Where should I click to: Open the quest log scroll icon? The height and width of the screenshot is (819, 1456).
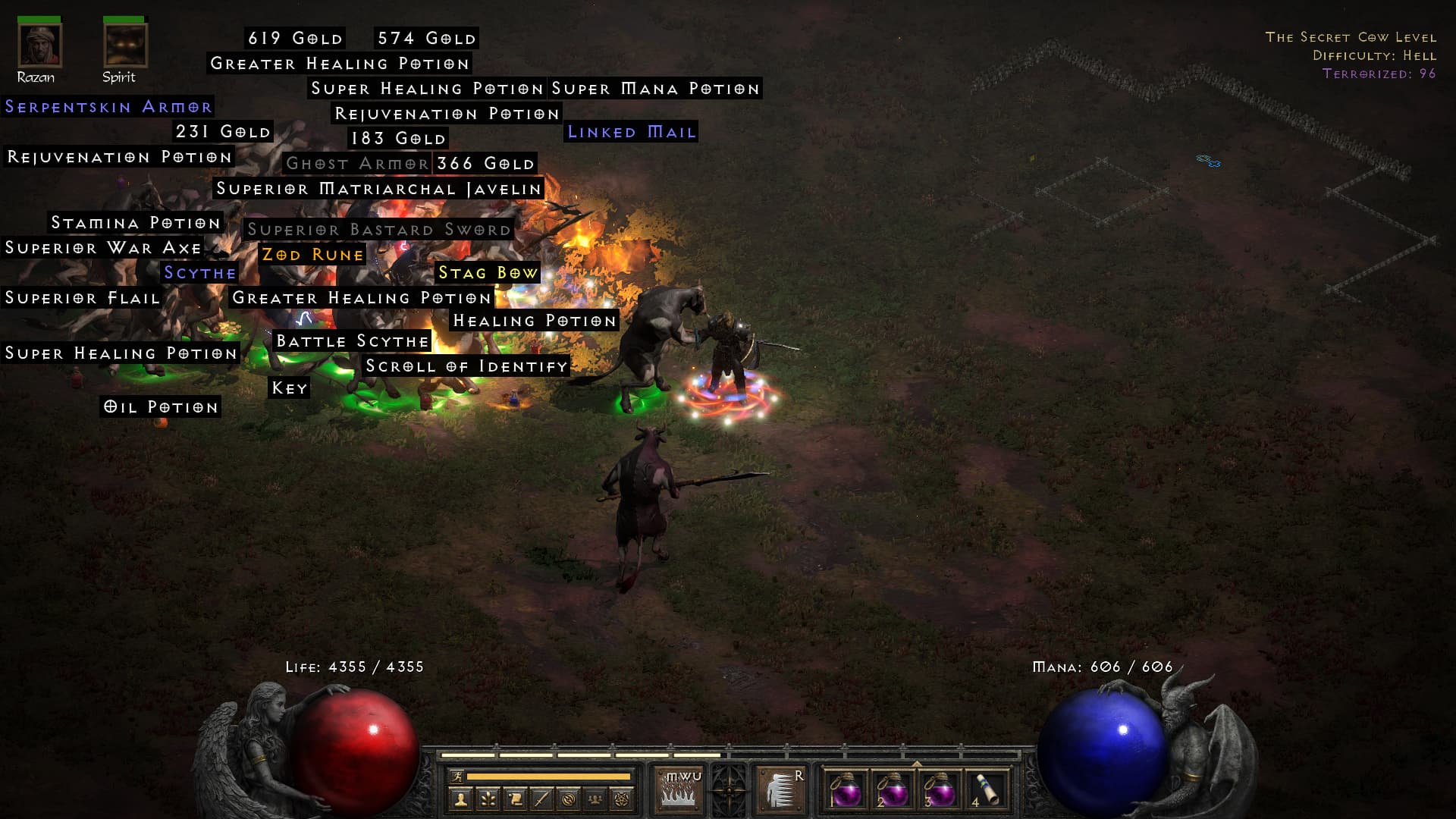[x=515, y=799]
